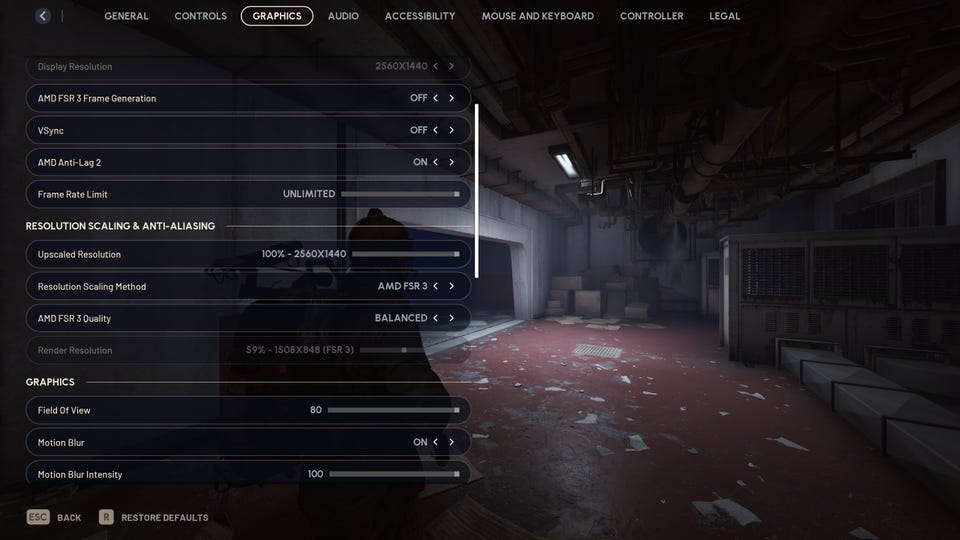Restore Defaults for graphics settings

click(x=154, y=518)
